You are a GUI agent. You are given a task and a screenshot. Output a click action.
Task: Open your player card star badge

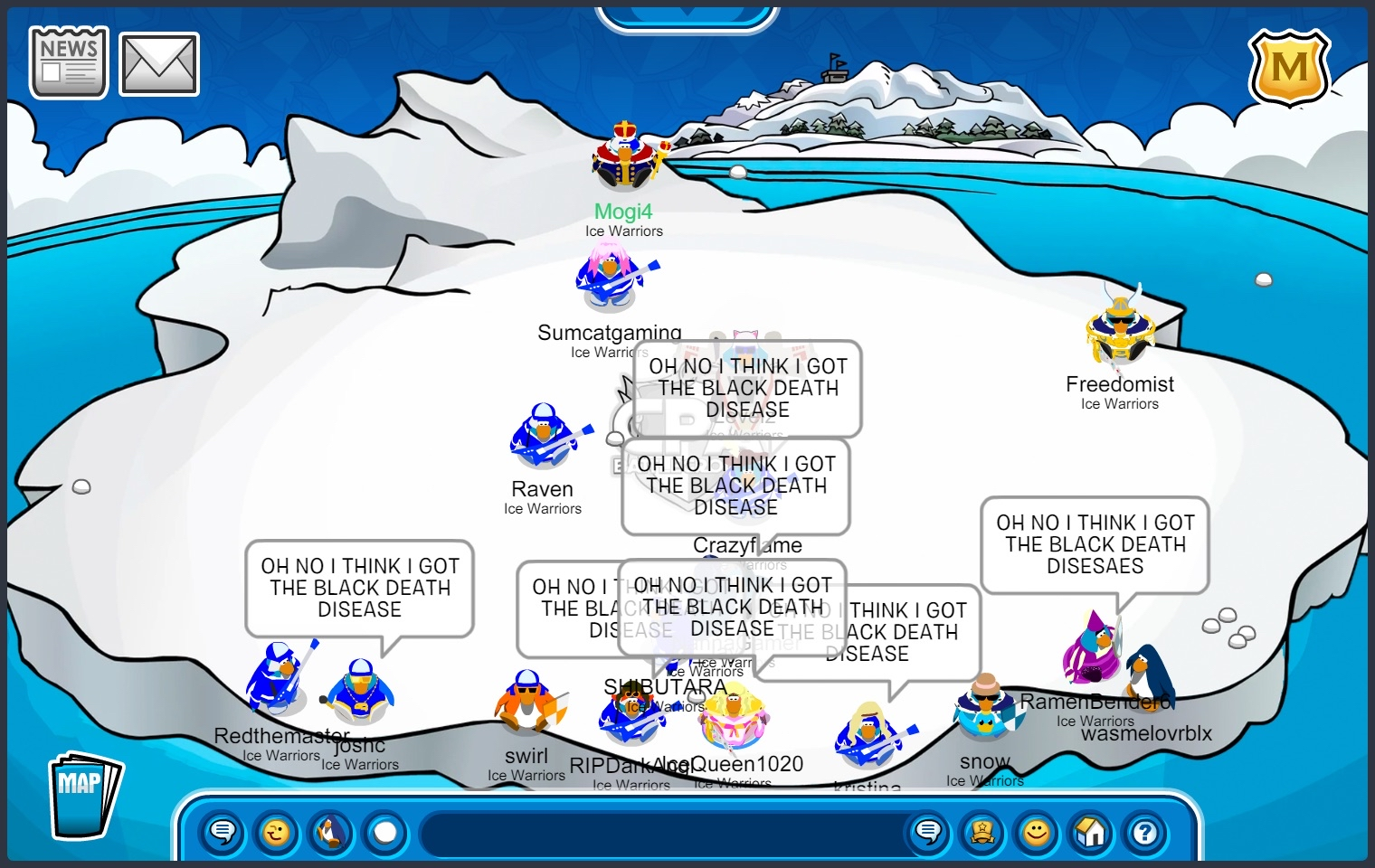tap(982, 831)
